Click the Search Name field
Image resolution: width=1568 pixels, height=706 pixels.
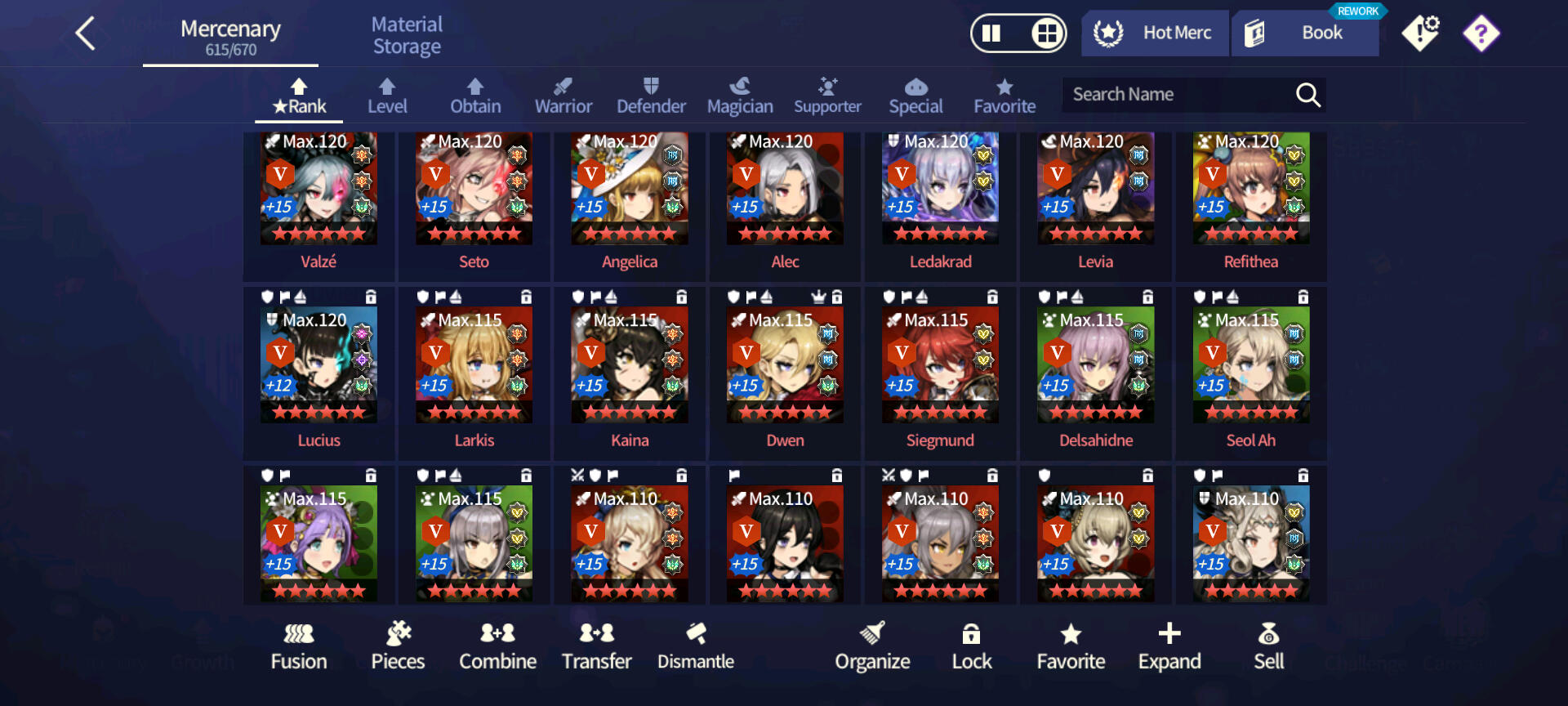pyautogui.click(x=1176, y=95)
